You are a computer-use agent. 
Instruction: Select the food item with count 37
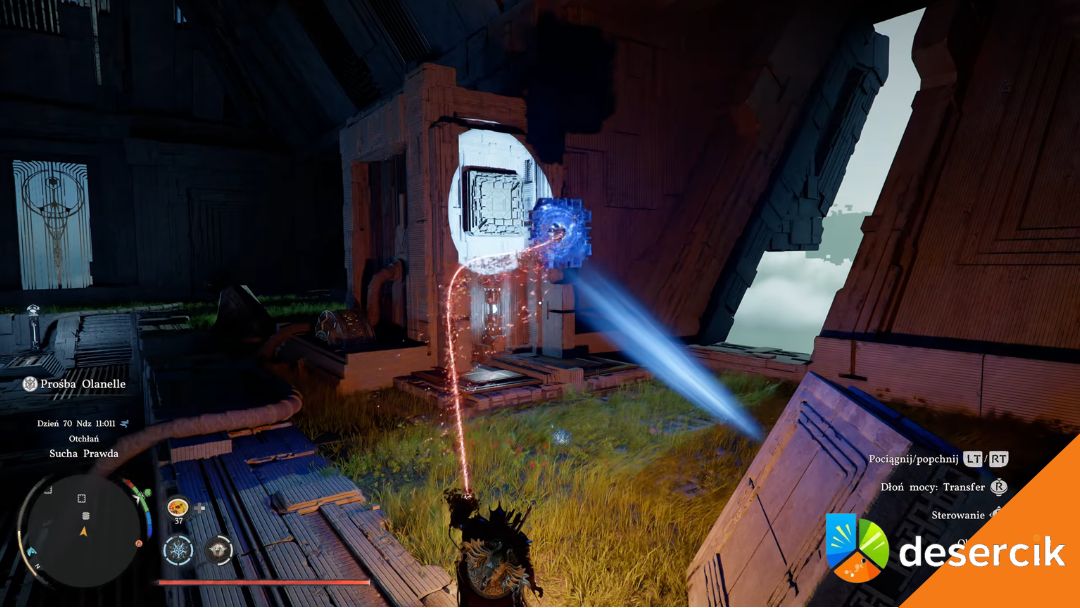[x=178, y=507]
